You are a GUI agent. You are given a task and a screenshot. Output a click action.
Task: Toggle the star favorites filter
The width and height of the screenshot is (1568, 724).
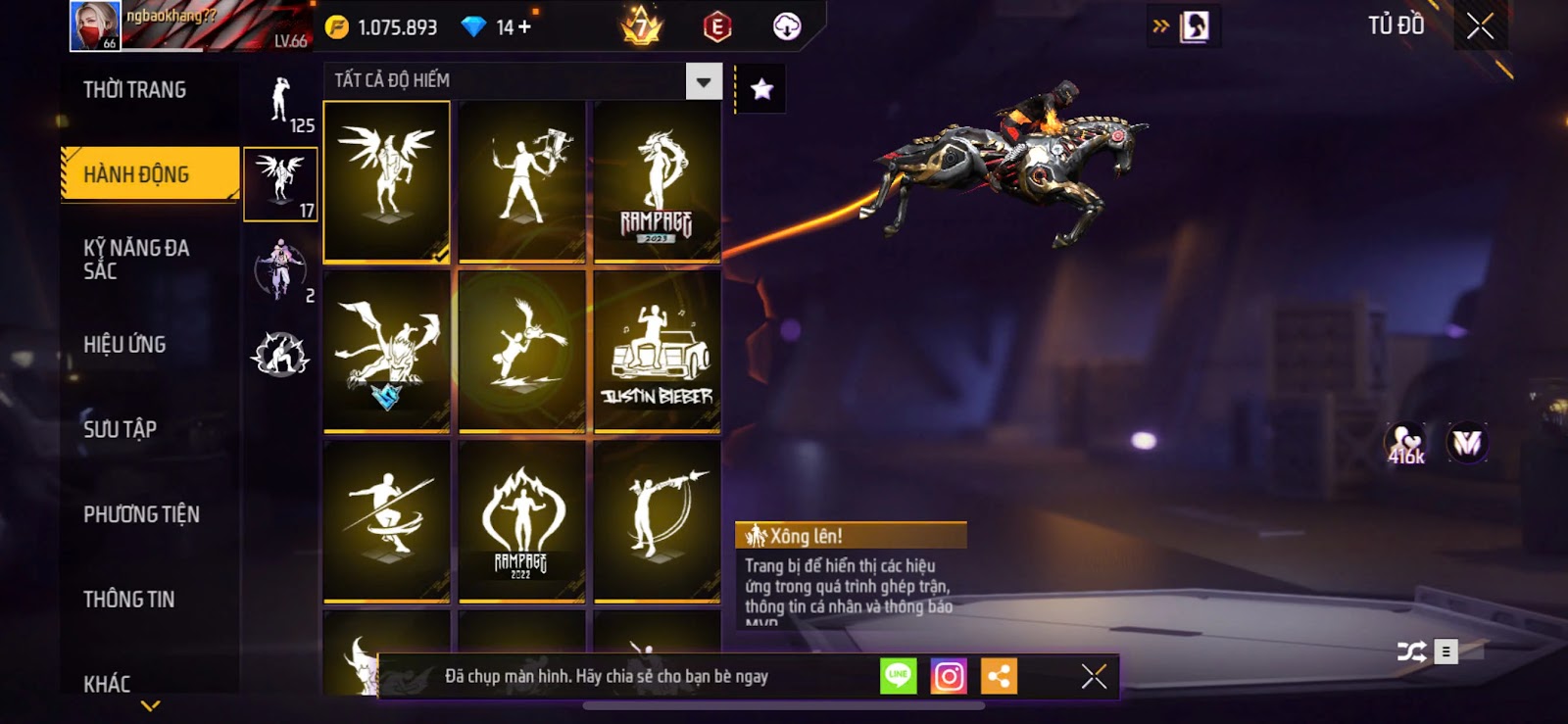[x=761, y=89]
